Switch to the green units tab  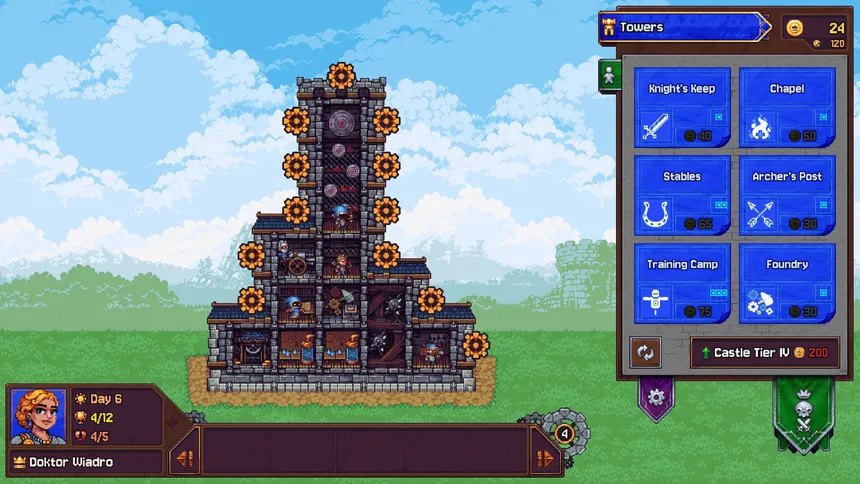point(606,76)
